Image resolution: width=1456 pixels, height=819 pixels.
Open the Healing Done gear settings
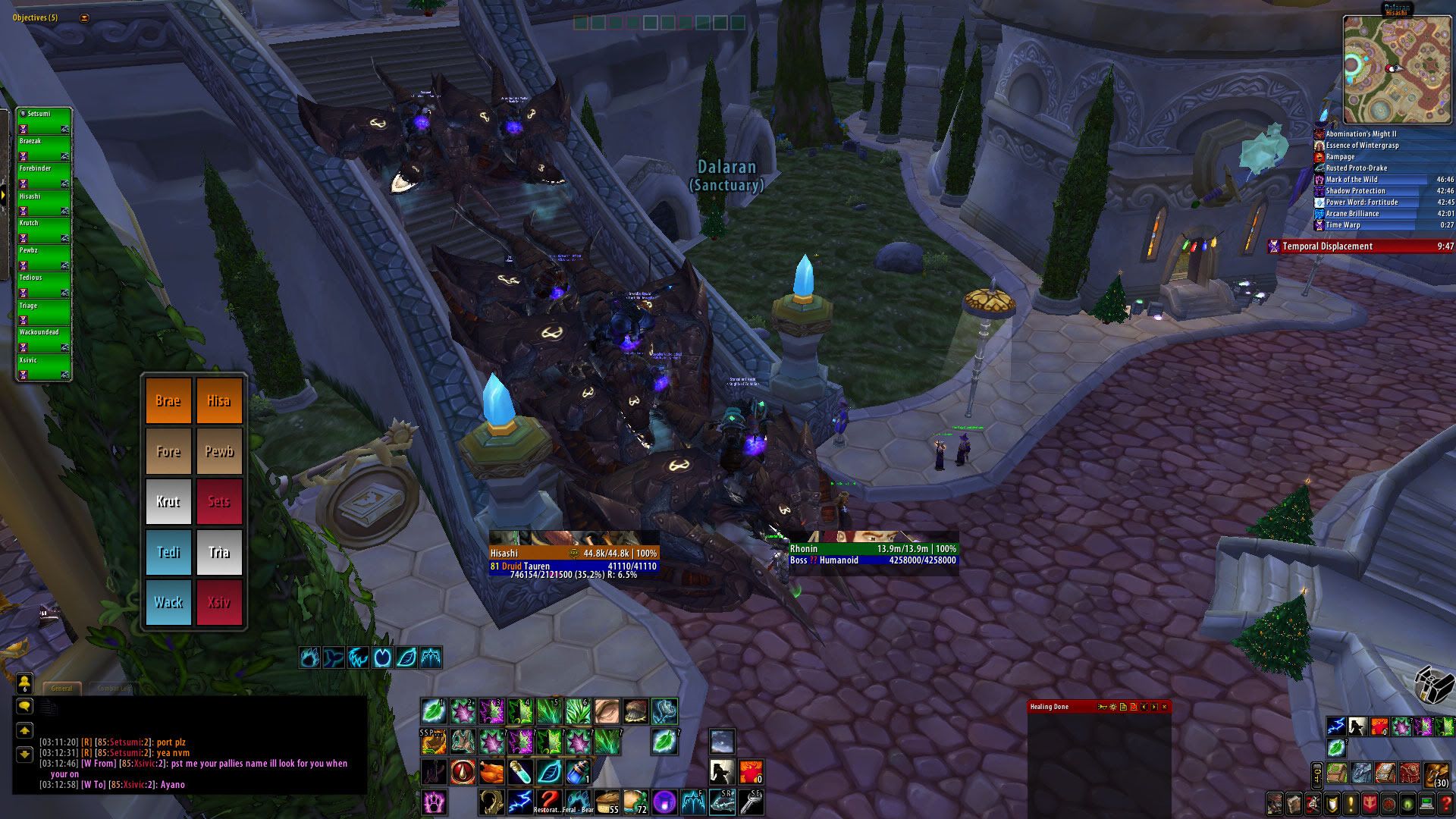click(1112, 707)
